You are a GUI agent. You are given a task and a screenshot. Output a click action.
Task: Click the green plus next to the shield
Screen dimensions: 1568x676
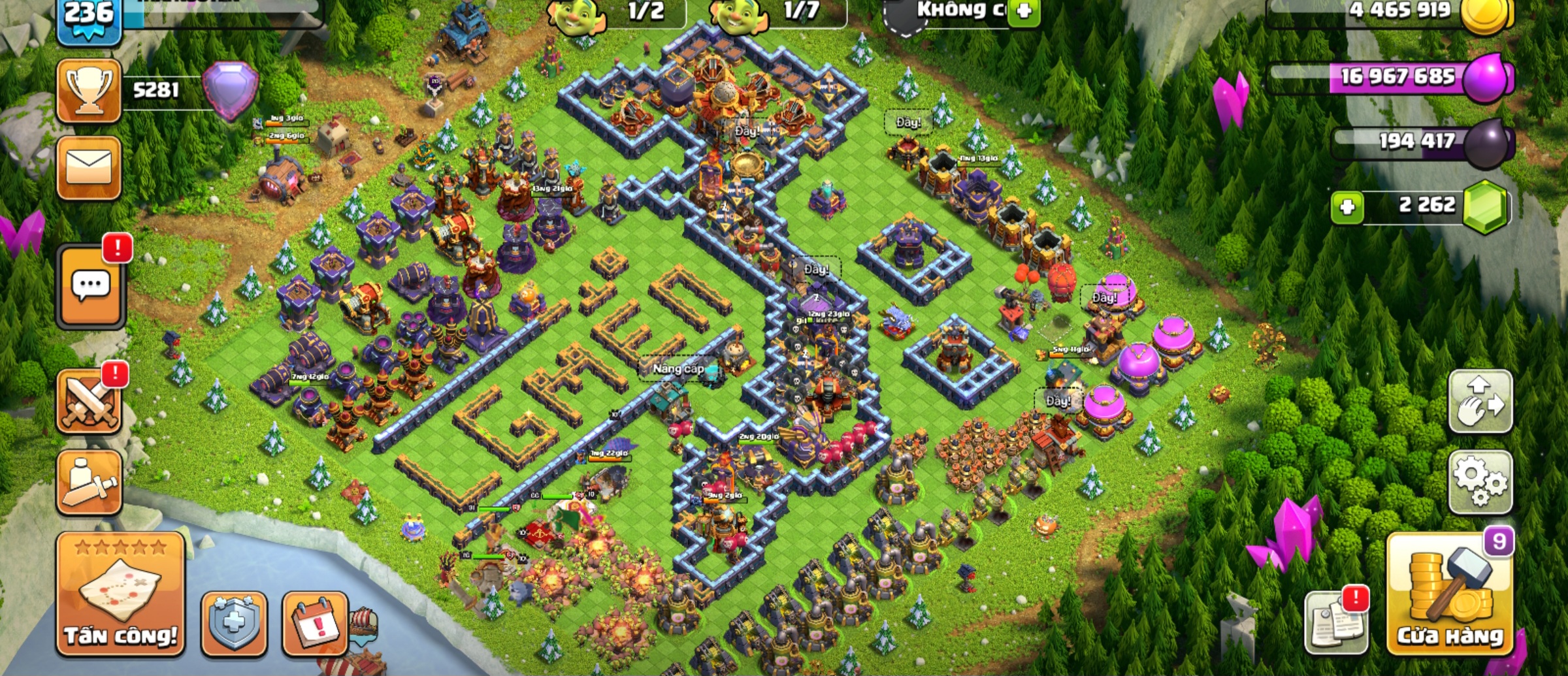click(1023, 11)
